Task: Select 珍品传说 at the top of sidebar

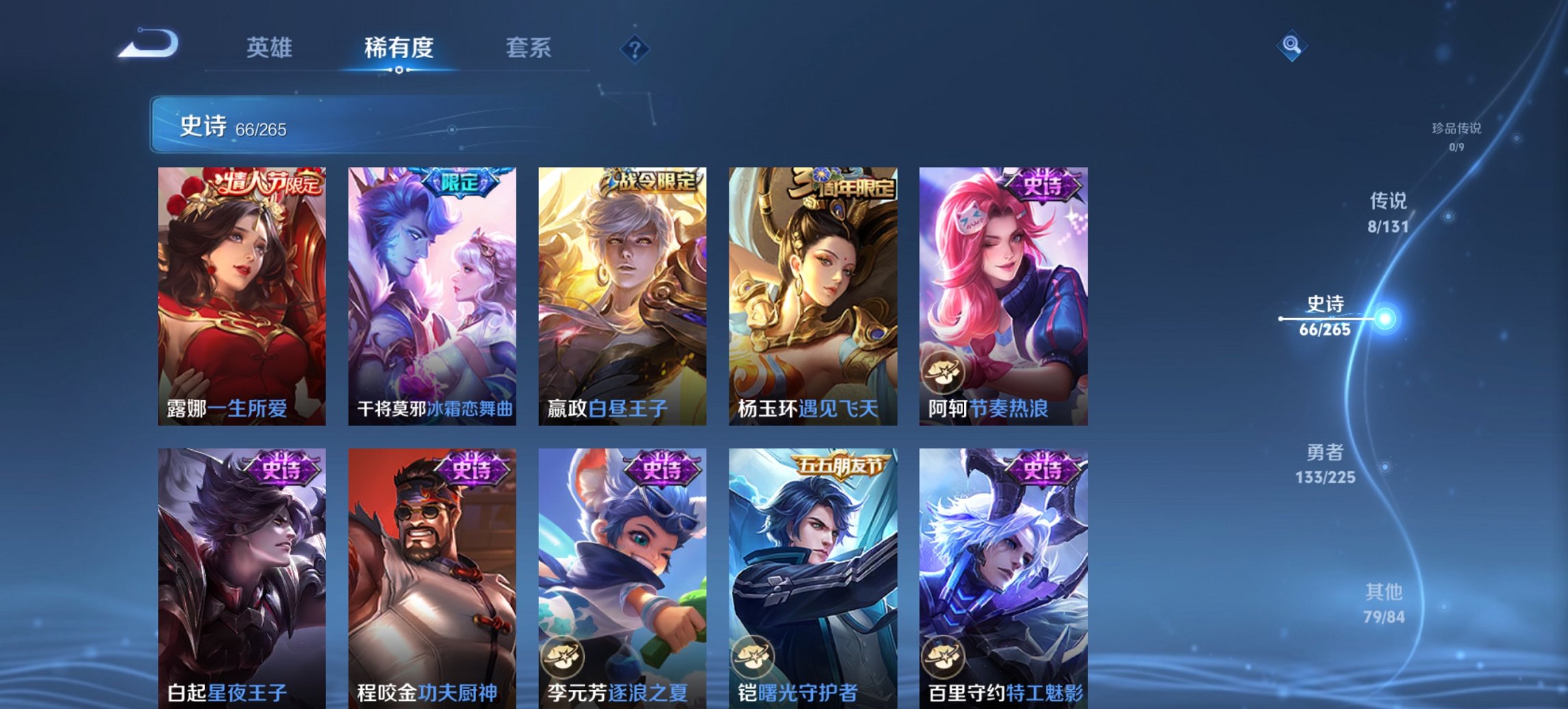Action: (1457, 135)
